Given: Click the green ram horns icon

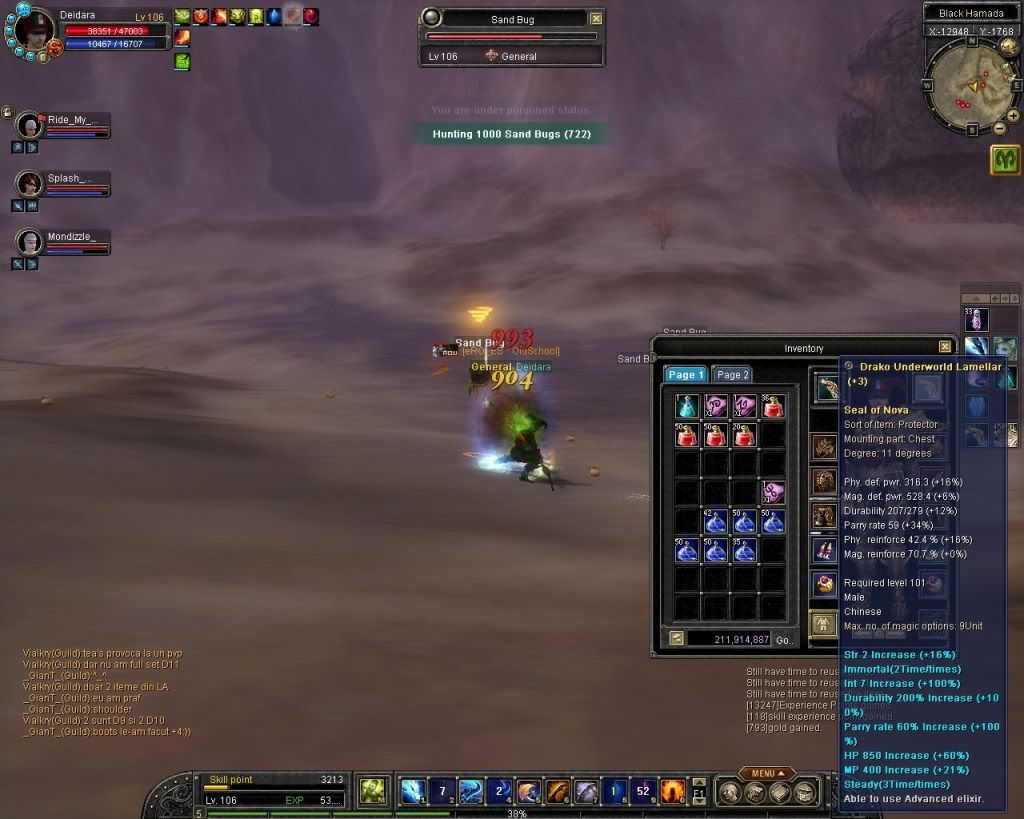Looking at the screenshot, I should pyautogui.click(x=1005, y=160).
